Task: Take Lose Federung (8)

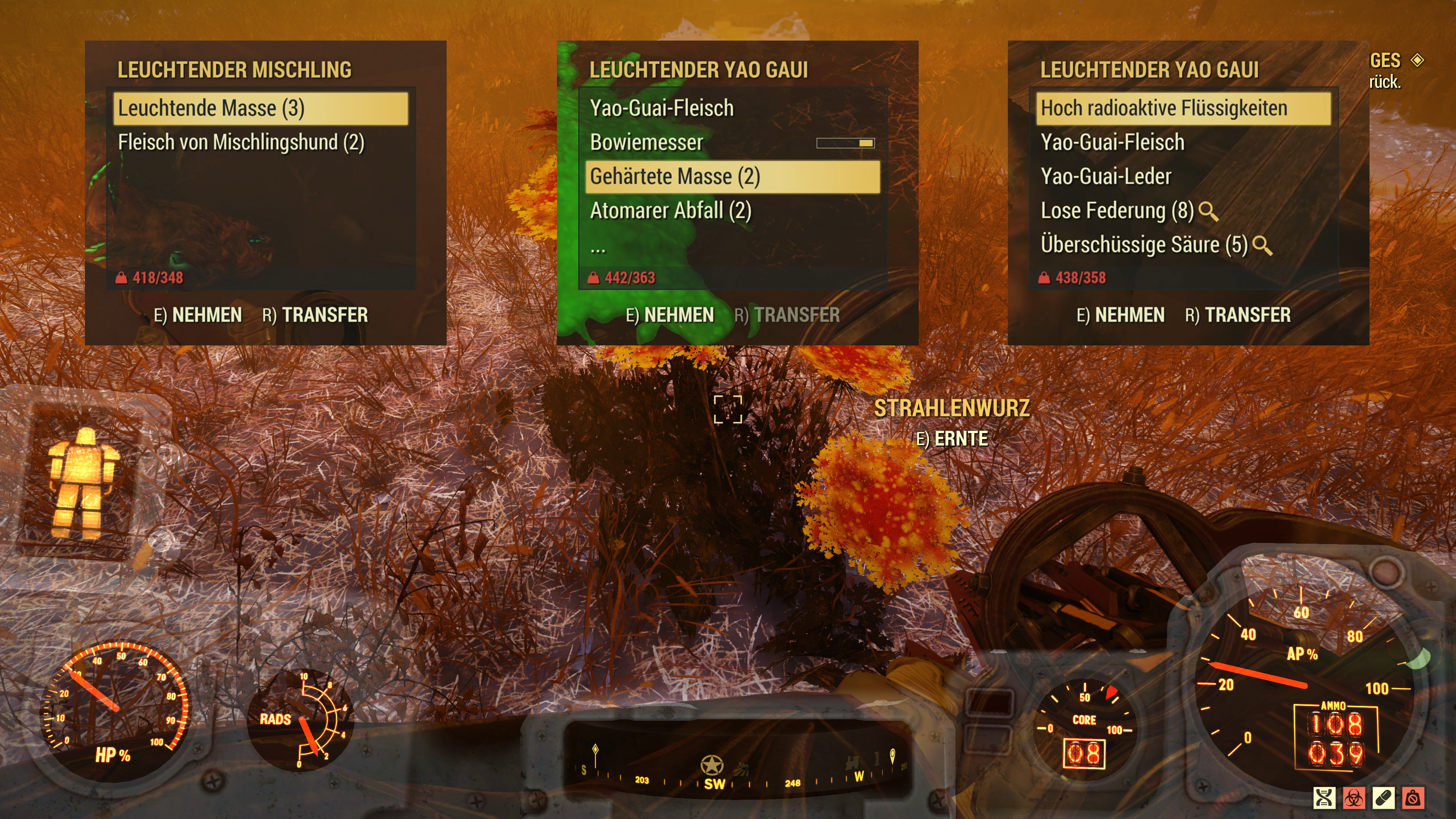Action: [1117, 211]
